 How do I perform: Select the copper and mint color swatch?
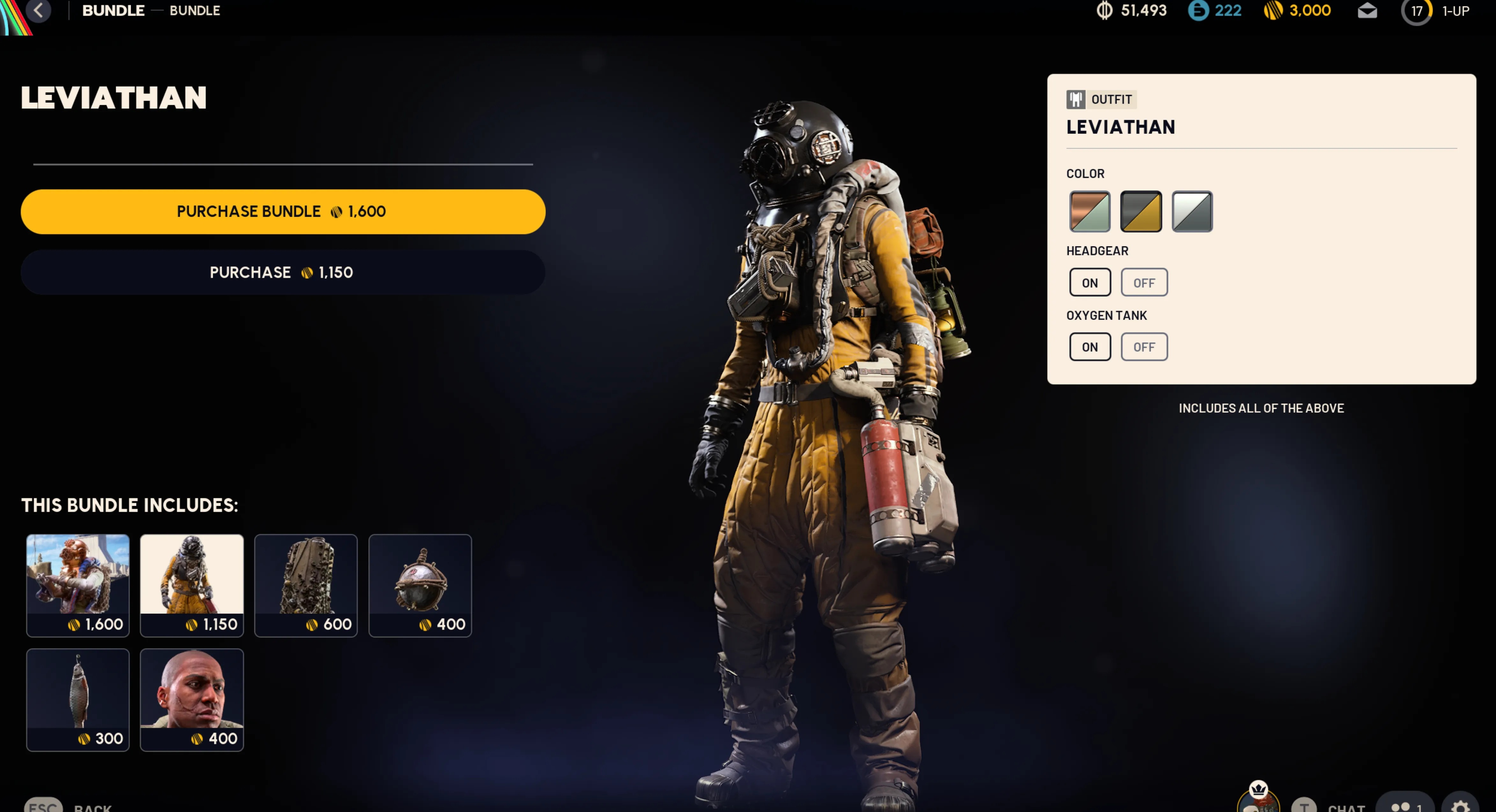(x=1089, y=211)
